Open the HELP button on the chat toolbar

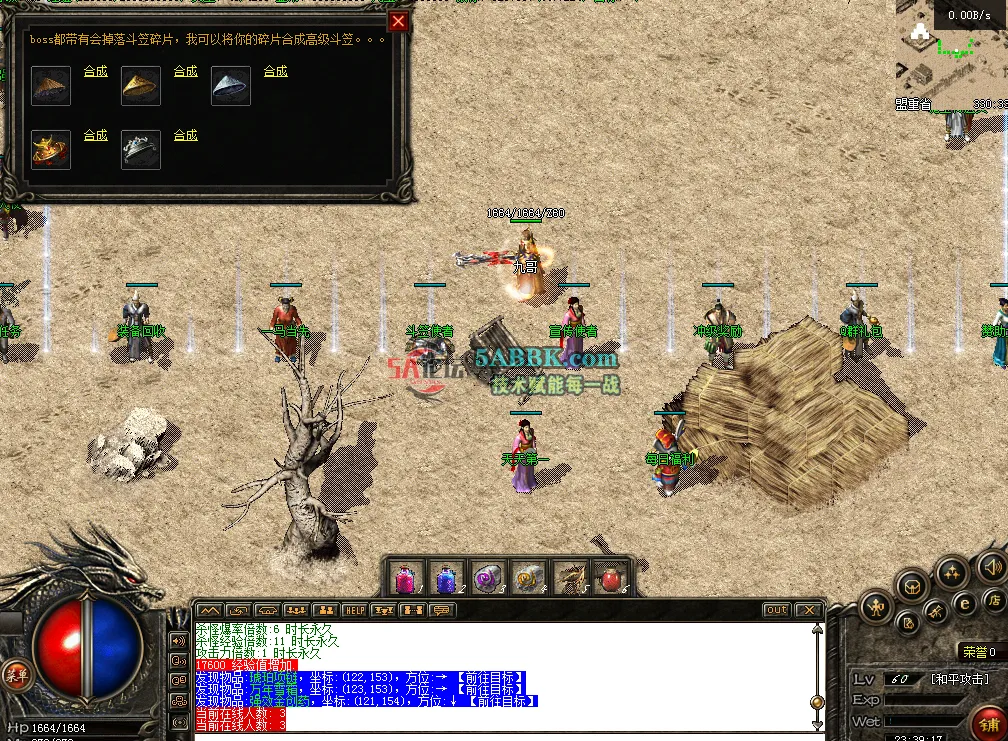(355, 610)
